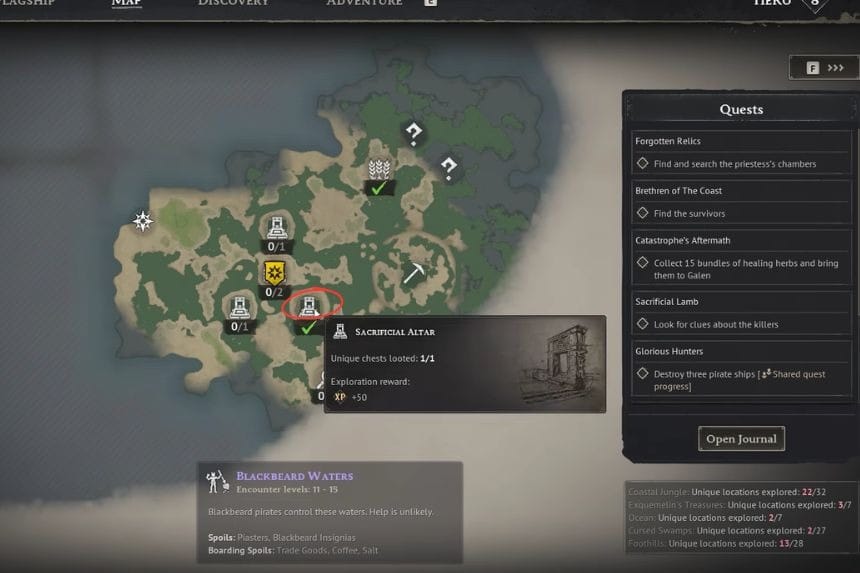
Task: Click the wheat marker with green checkmark
Action: 378,171
